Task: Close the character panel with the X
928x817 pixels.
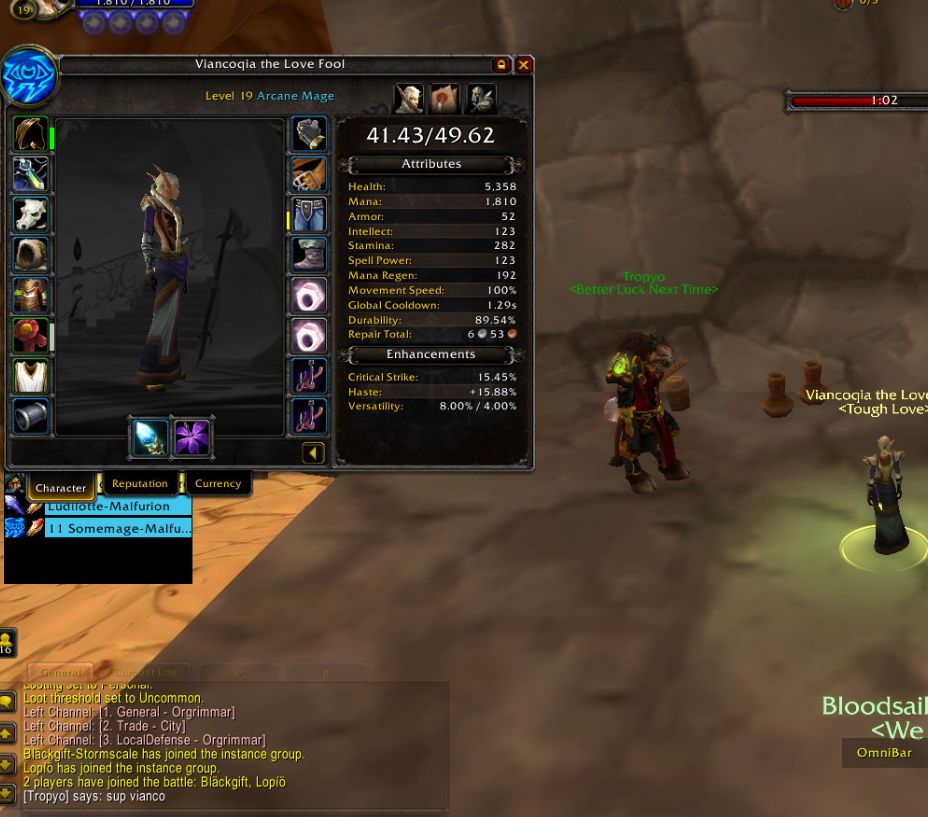Action: [x=523, y=64]
